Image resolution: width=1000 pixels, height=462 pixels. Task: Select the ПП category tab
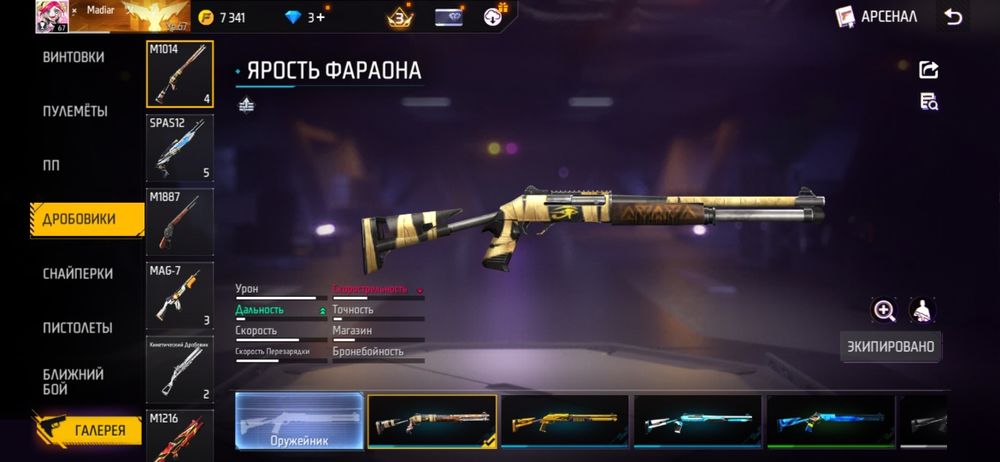(x=51, y=165)
